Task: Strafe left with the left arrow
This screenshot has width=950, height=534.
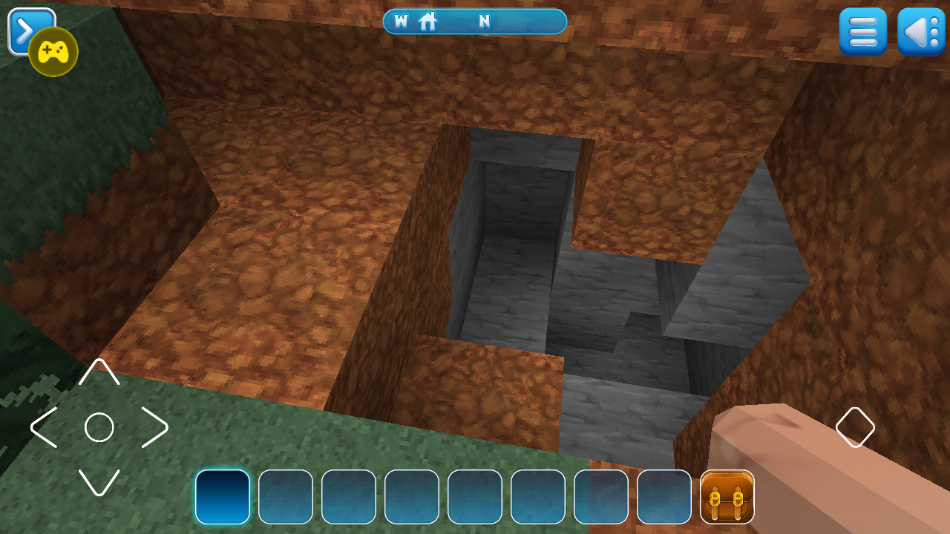Action: pyautogui.click(x=44, y=428)
